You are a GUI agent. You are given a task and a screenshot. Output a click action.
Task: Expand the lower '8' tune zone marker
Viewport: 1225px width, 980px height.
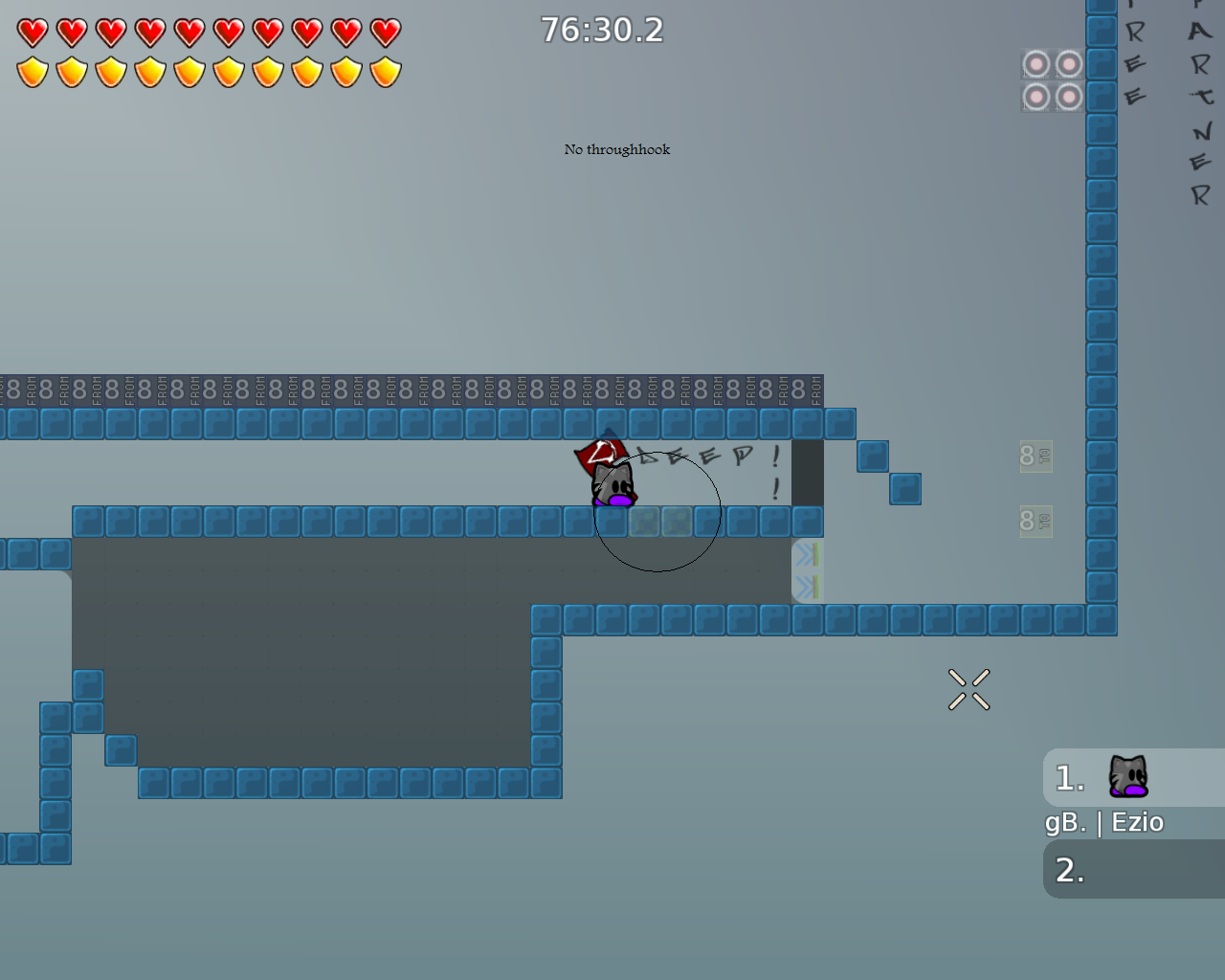[1035, 523]
